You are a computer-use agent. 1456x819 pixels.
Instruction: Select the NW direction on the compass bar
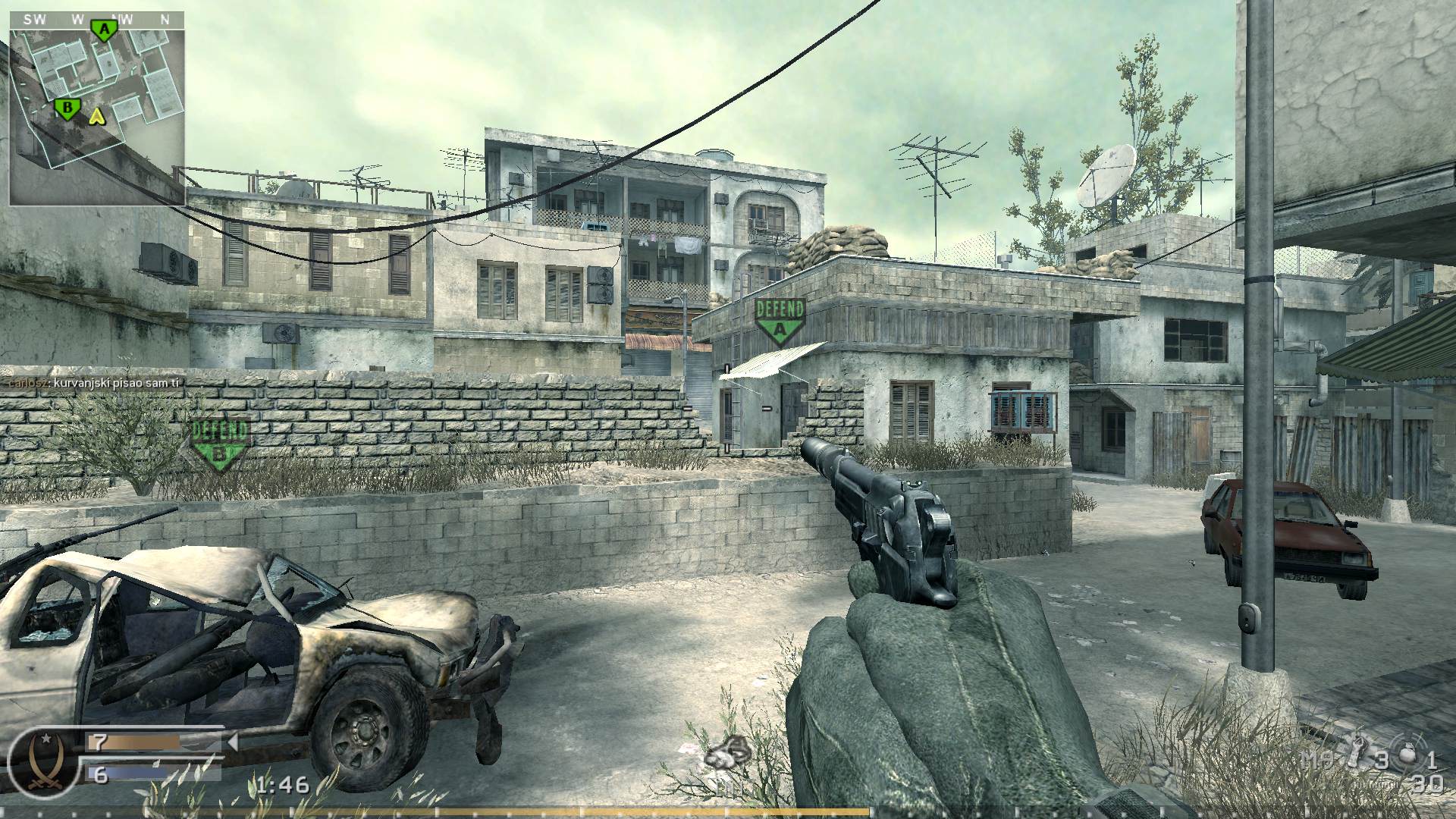point(121,19)
